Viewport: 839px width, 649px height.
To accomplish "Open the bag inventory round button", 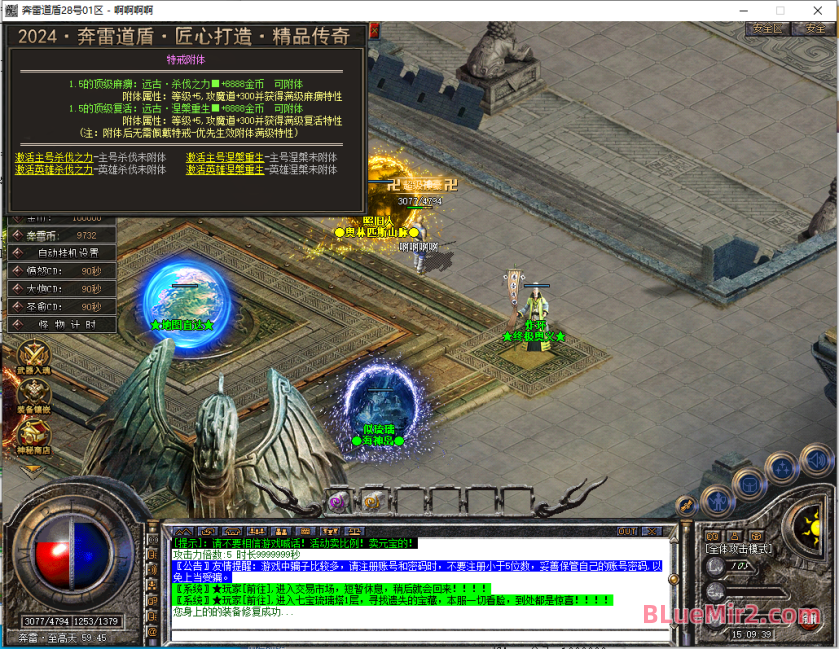I will (748, 484).
